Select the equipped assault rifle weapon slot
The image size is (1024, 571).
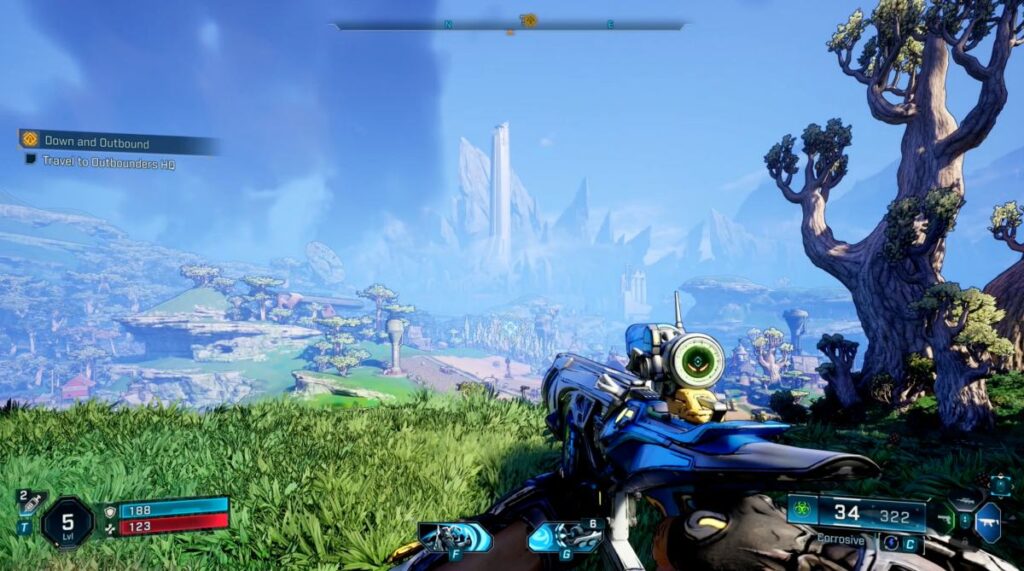pyautogui.click(x=988, y=522)
